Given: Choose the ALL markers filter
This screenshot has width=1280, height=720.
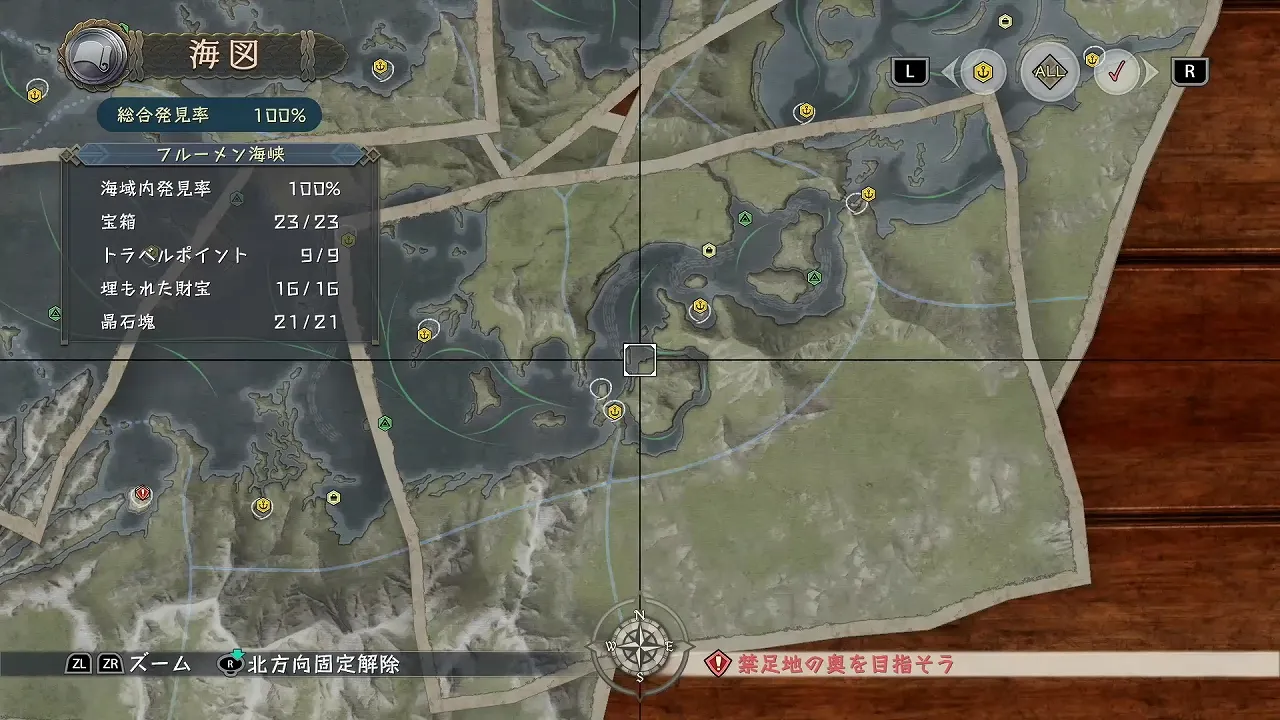Looking at the screenshot, I should pyautogui.click(x=1049, y=72).
